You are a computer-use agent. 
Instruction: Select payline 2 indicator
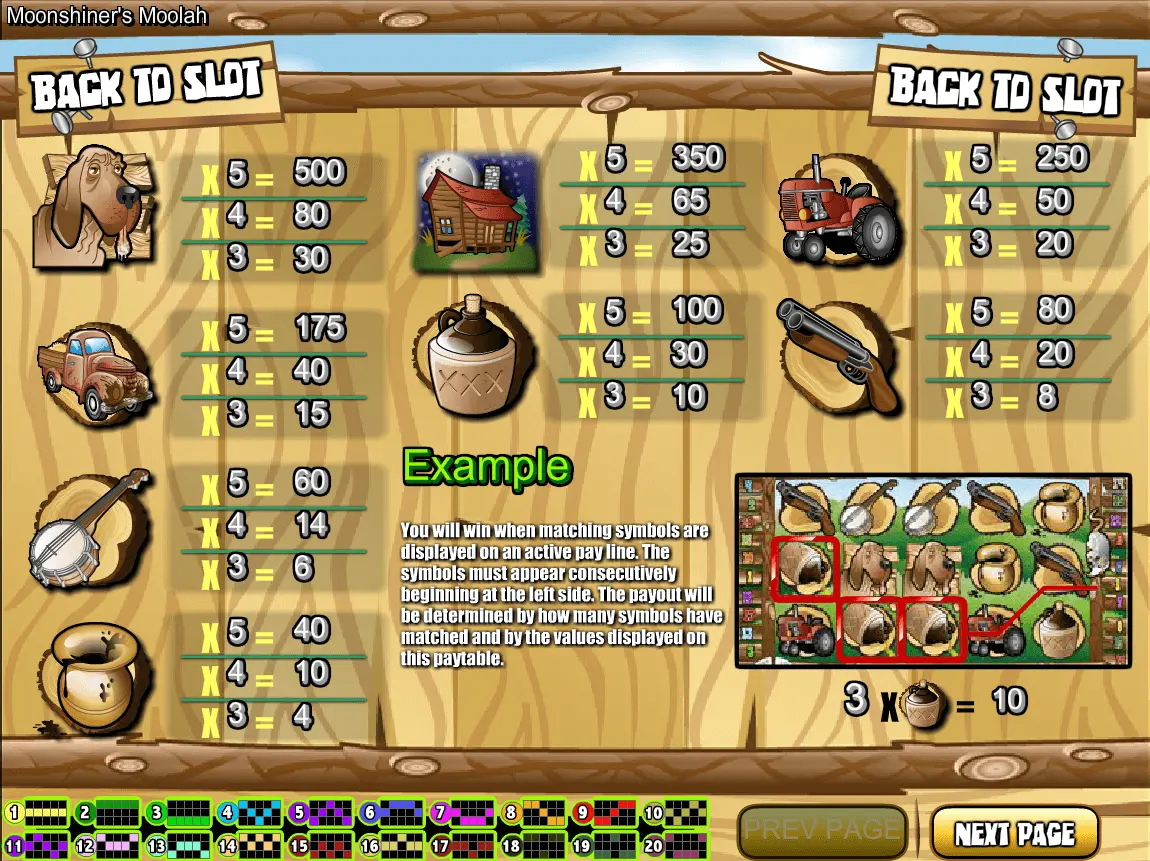[x=107, y=812]
